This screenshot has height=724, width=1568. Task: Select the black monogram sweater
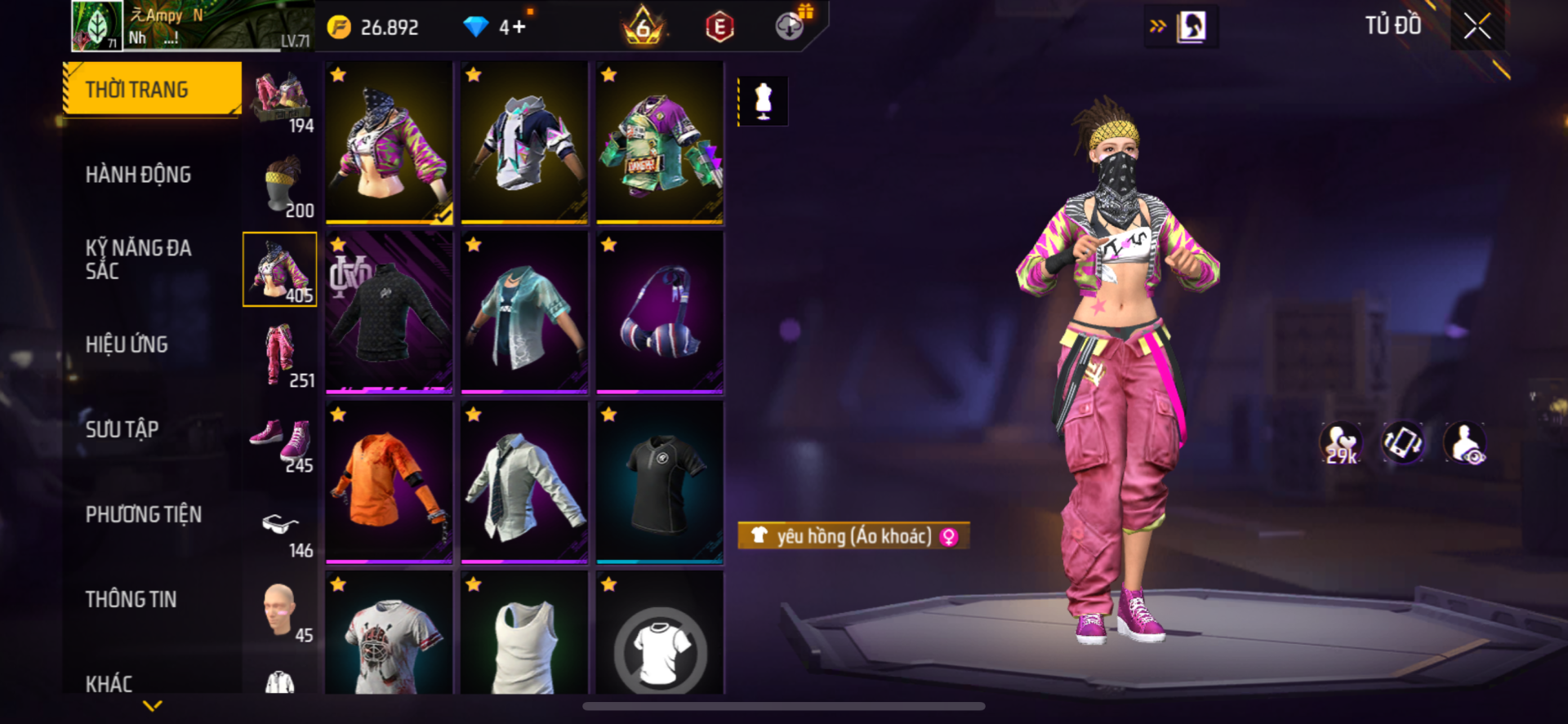click(x=389, y=311)
